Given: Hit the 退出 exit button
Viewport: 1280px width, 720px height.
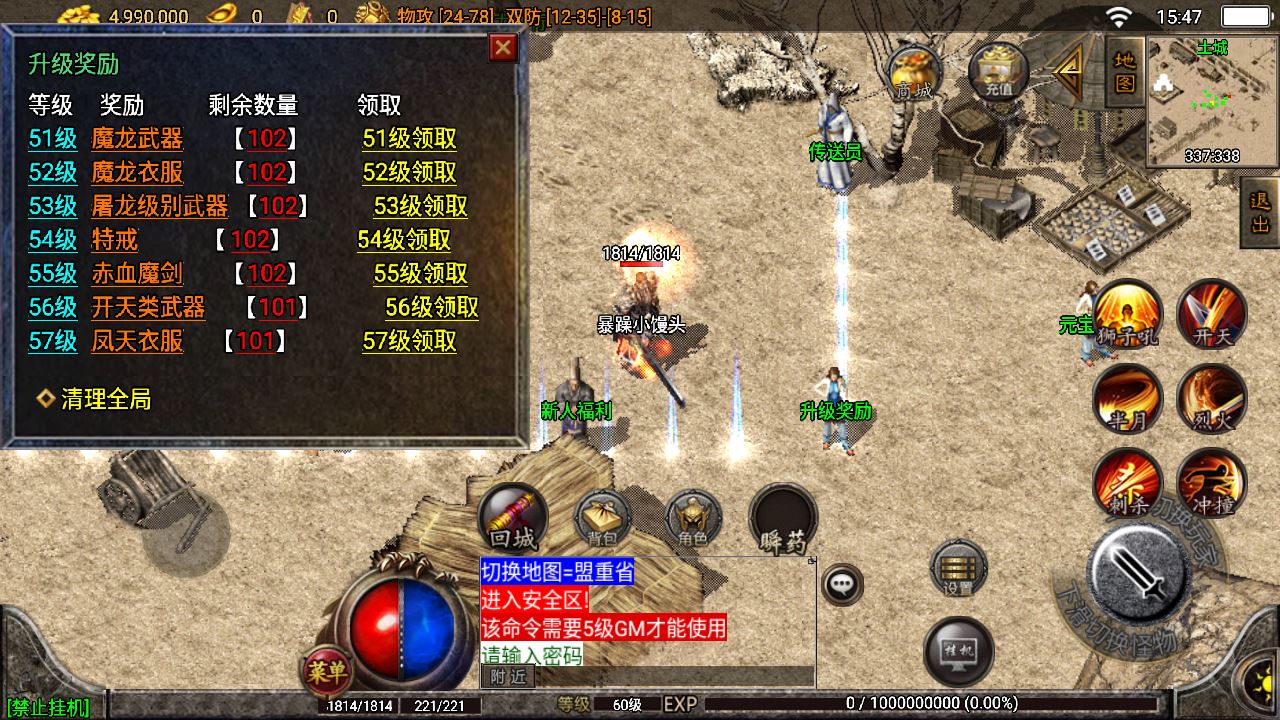Looking at the screenshot, I should pyautogui.click(x=1260, y=212).
